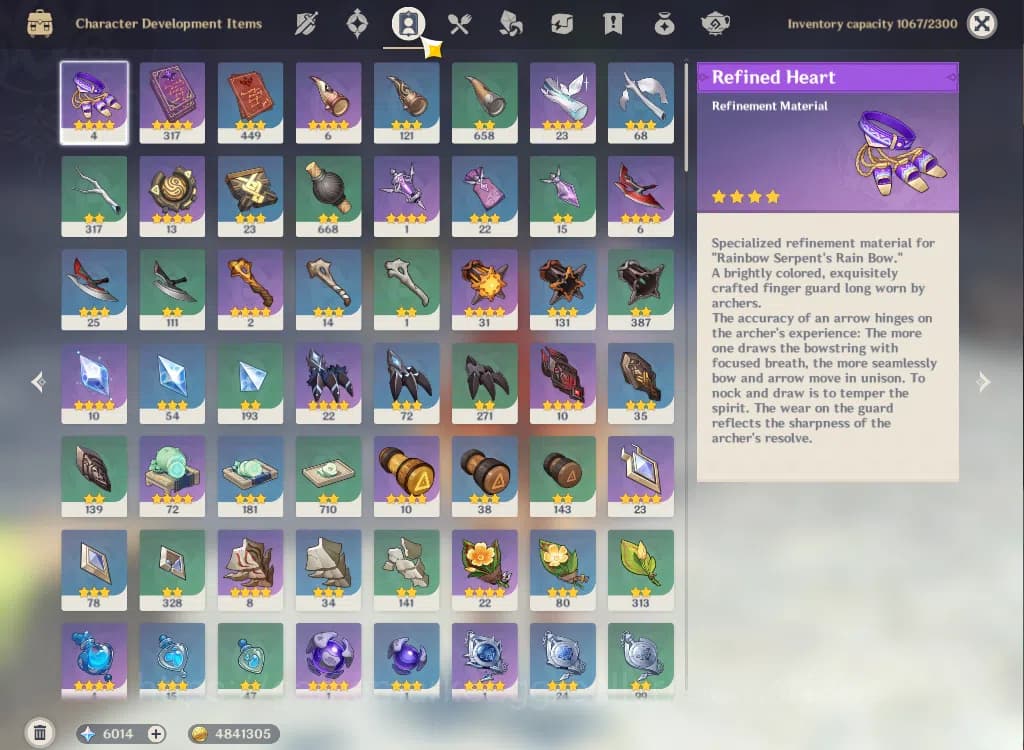Open the Artifacts tab
The image size is (1024, 750).
point(357,24)
